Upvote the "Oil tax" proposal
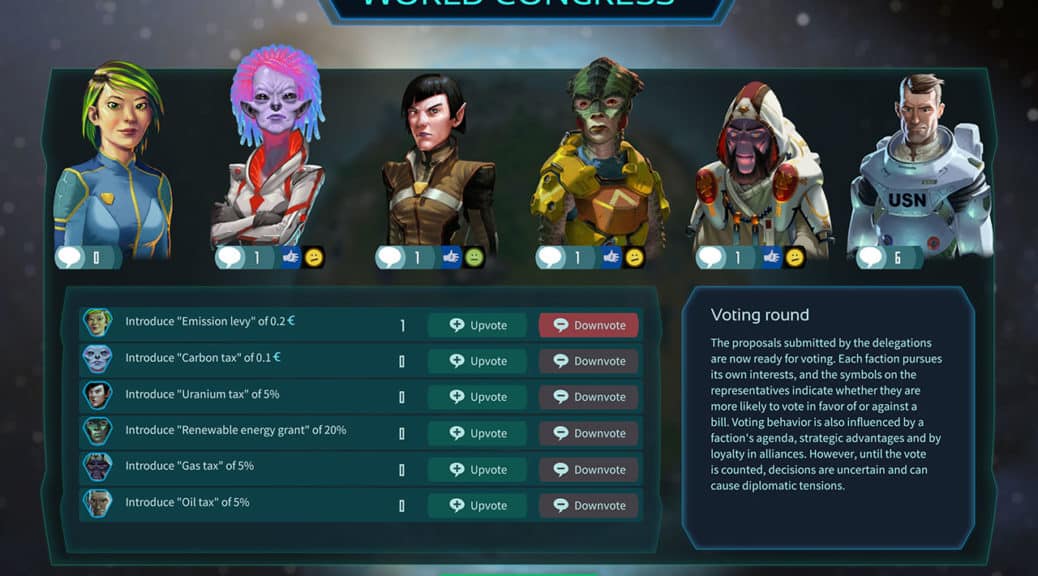The width and height of the screenshot is (1038, 576). pos(477,505)
